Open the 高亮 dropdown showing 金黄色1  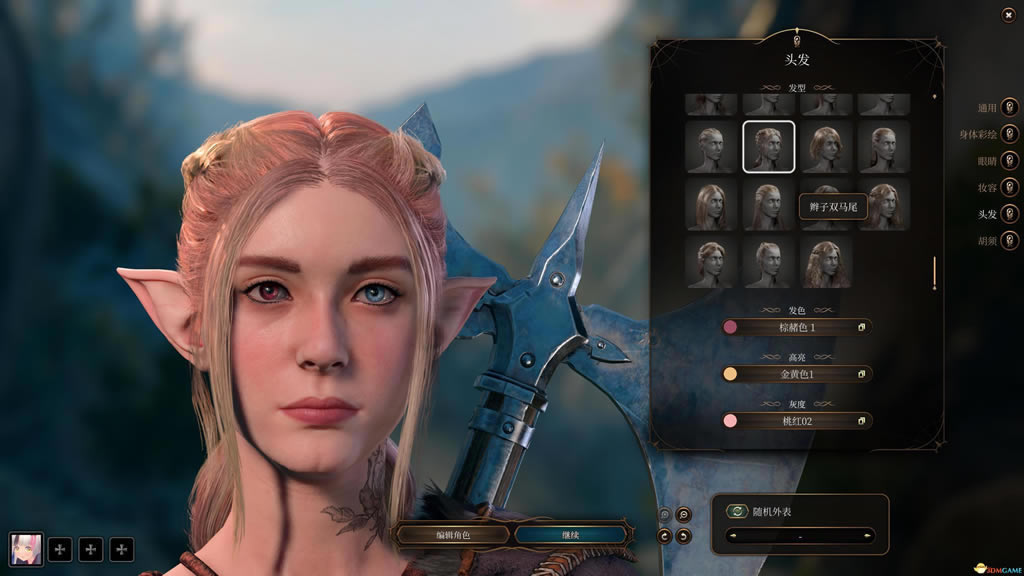click(x=797, y=374)
